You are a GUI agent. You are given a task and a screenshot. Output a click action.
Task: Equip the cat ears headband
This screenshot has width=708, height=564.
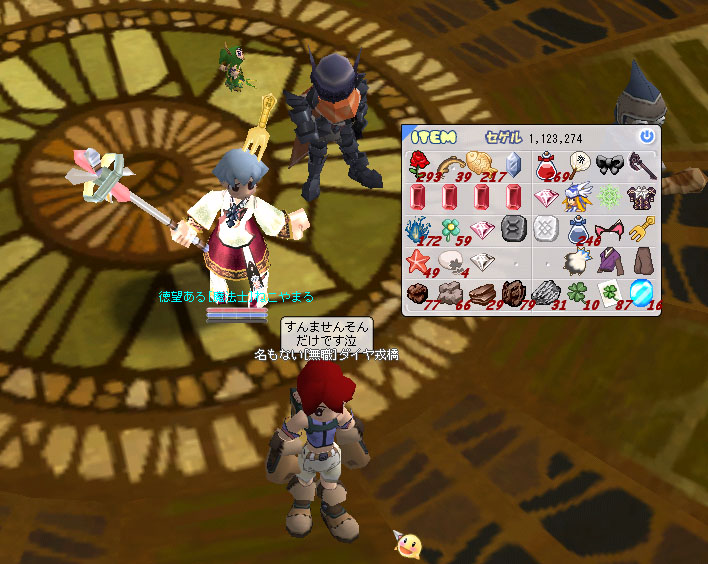(610, 229)
